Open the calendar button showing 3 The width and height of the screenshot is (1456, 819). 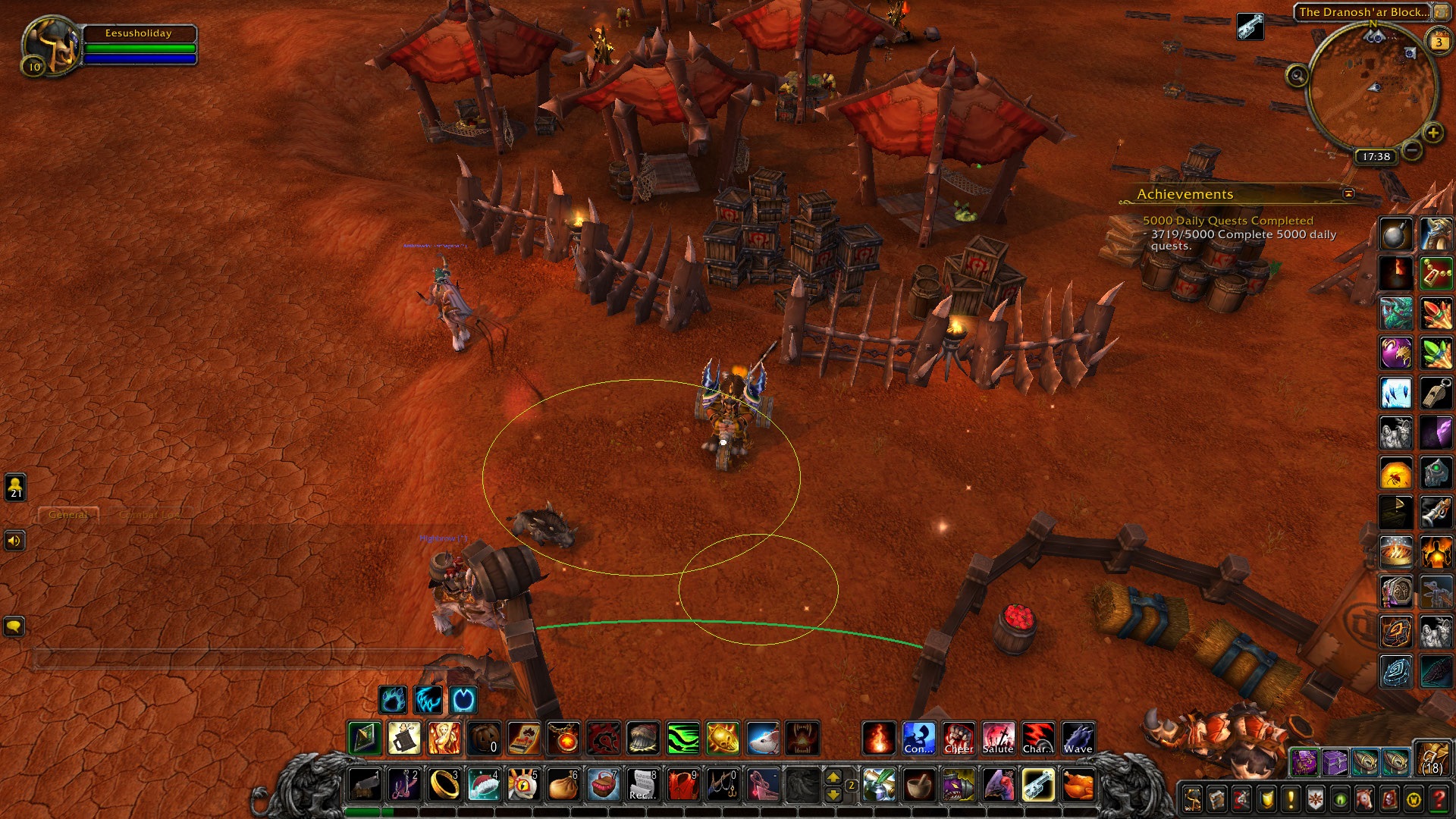[1439, 42]
